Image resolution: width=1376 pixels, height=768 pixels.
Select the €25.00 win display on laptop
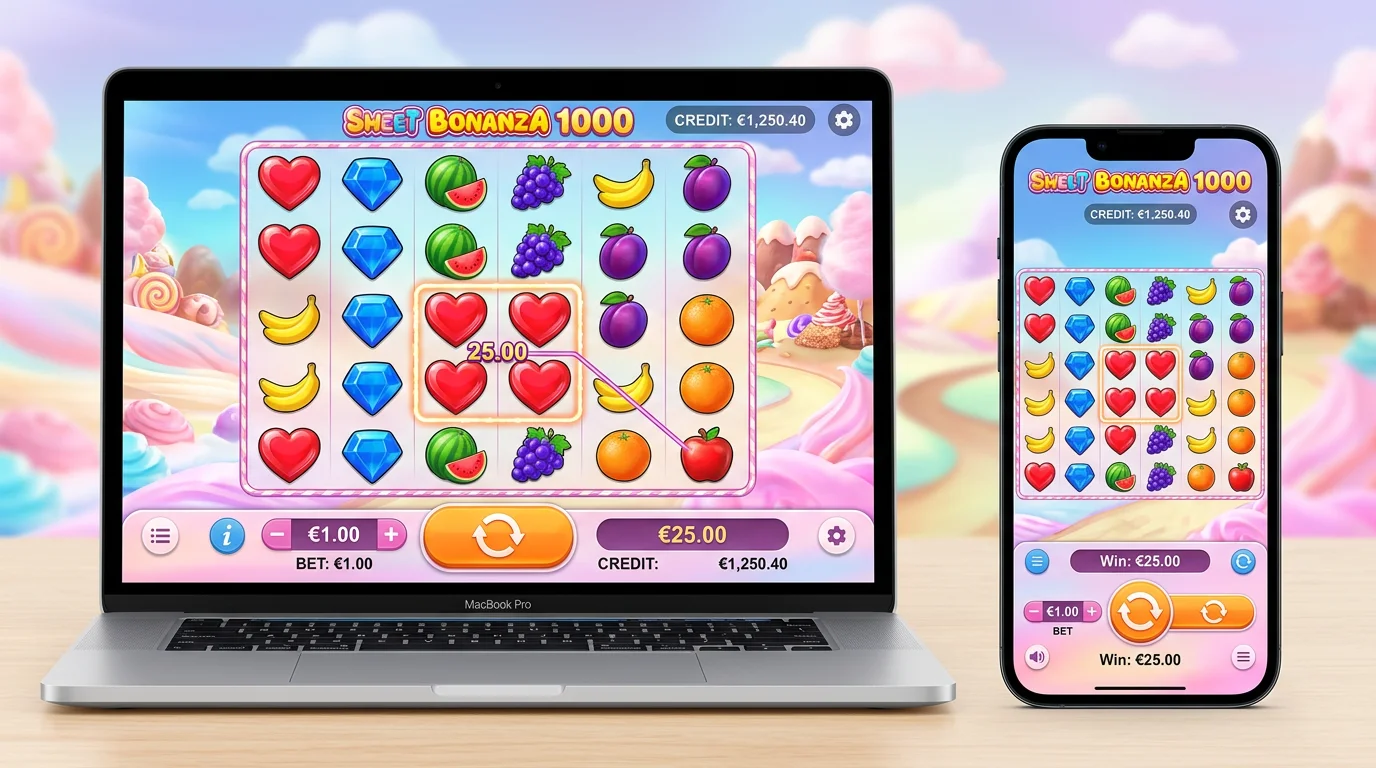(691, 534)
